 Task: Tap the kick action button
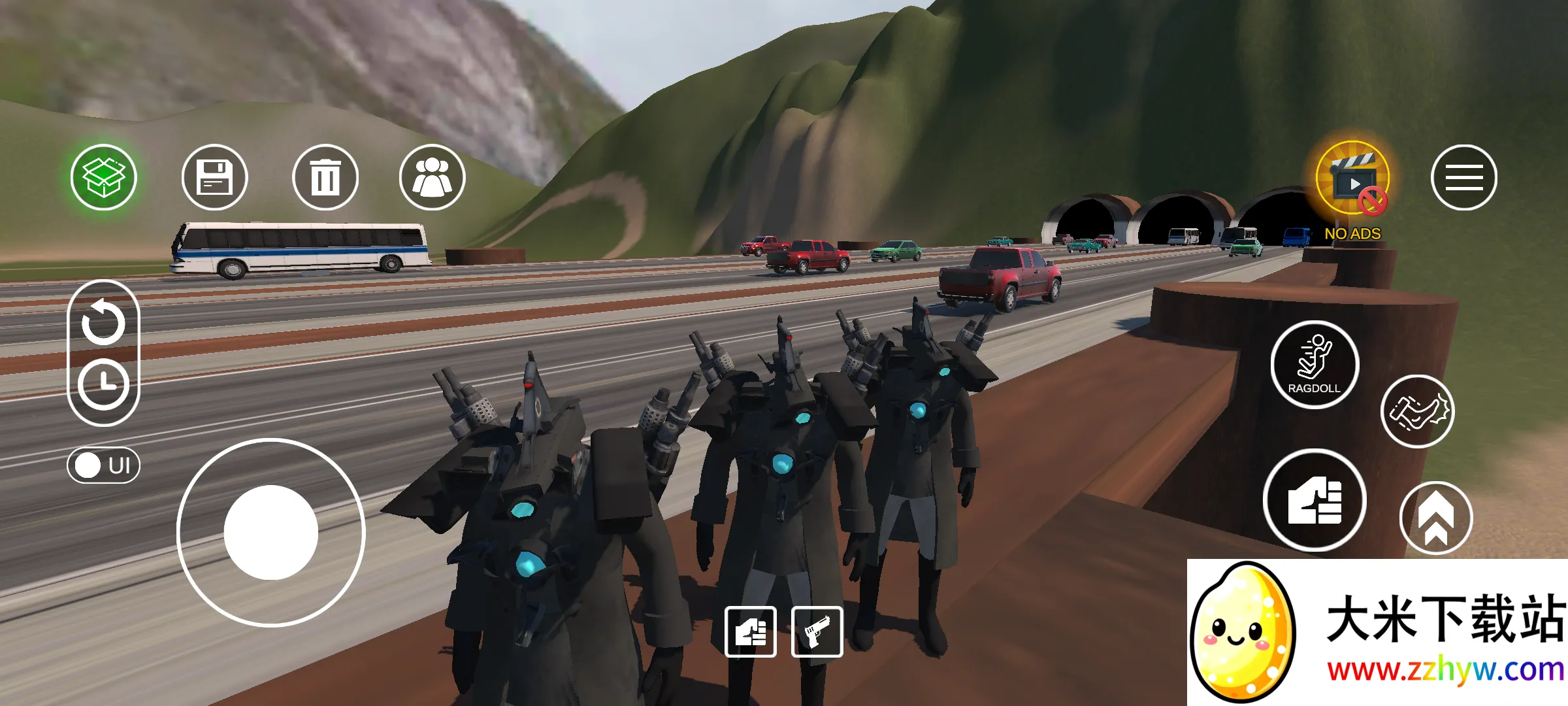[1417, 412]
